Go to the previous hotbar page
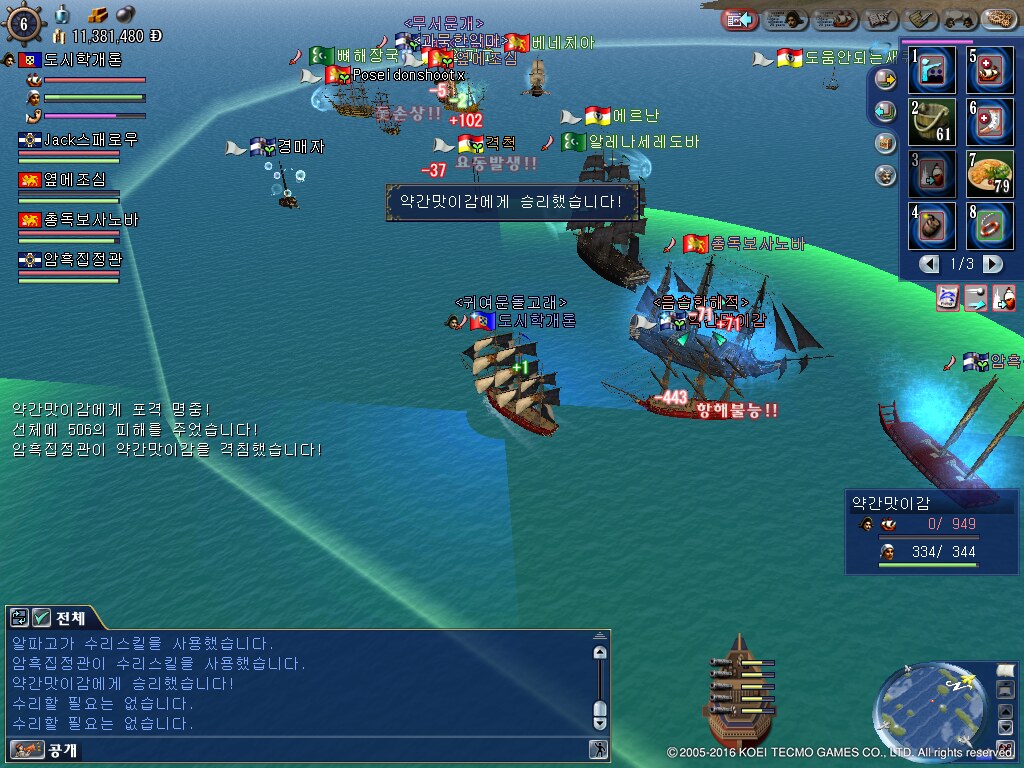The height and width of the screenshot is (768, 1024). coord(930,264)
